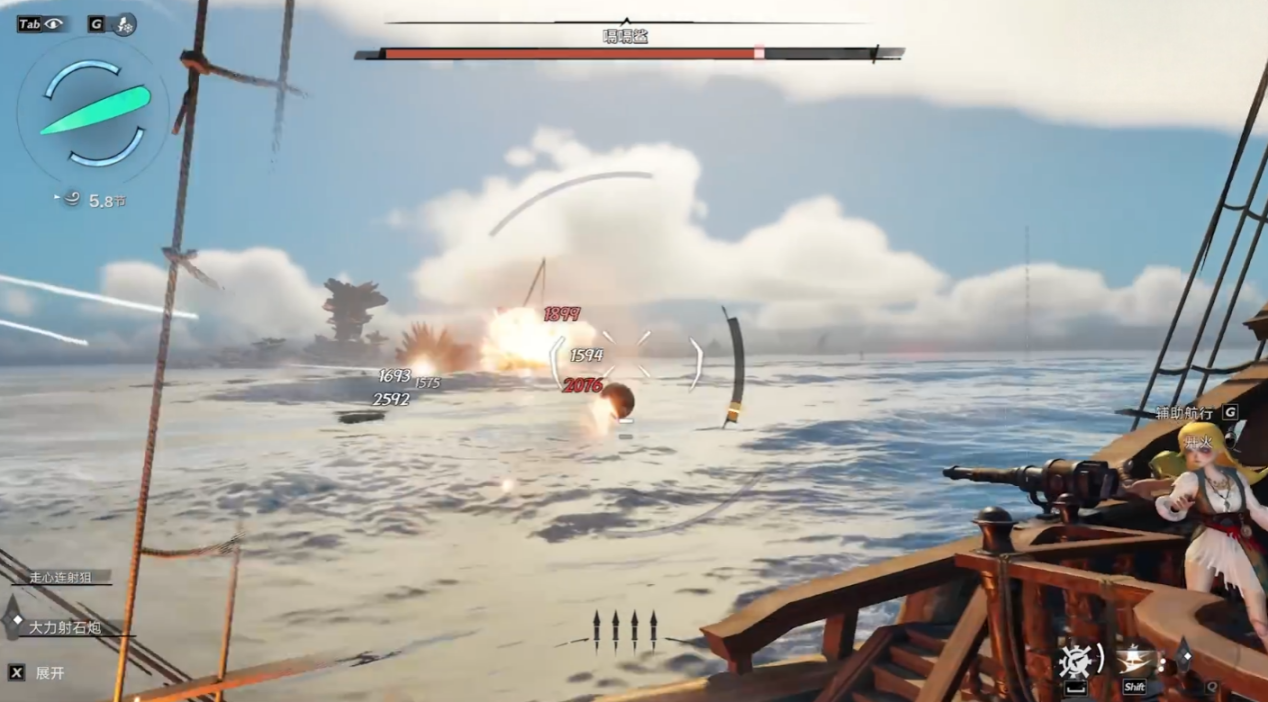This screenshot has height=702, width=1268.
Task: Activate the sail and snowflake icon
Action: [x=126, y=24]
